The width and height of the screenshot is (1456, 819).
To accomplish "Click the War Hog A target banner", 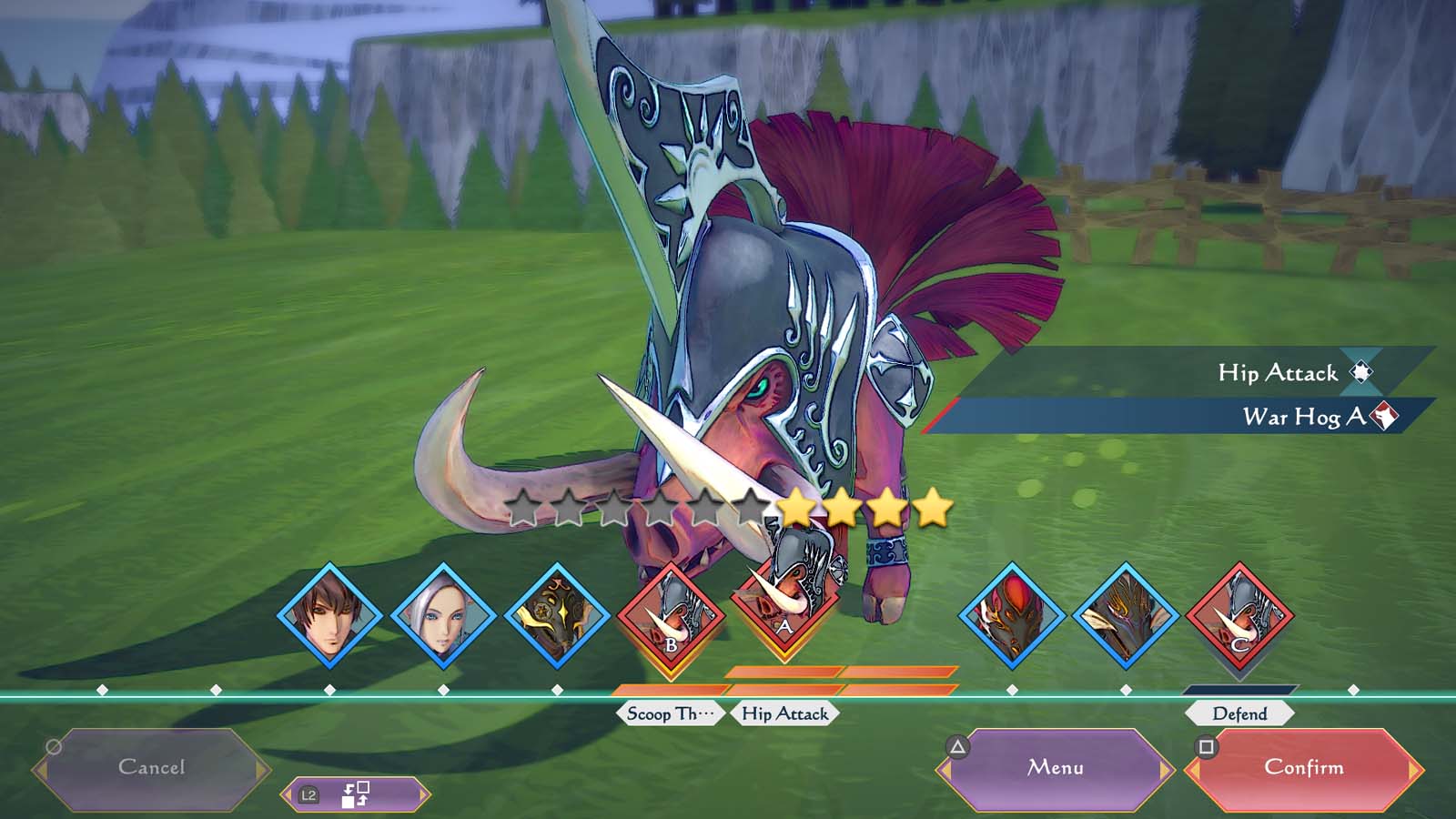I will (1183, 417).
